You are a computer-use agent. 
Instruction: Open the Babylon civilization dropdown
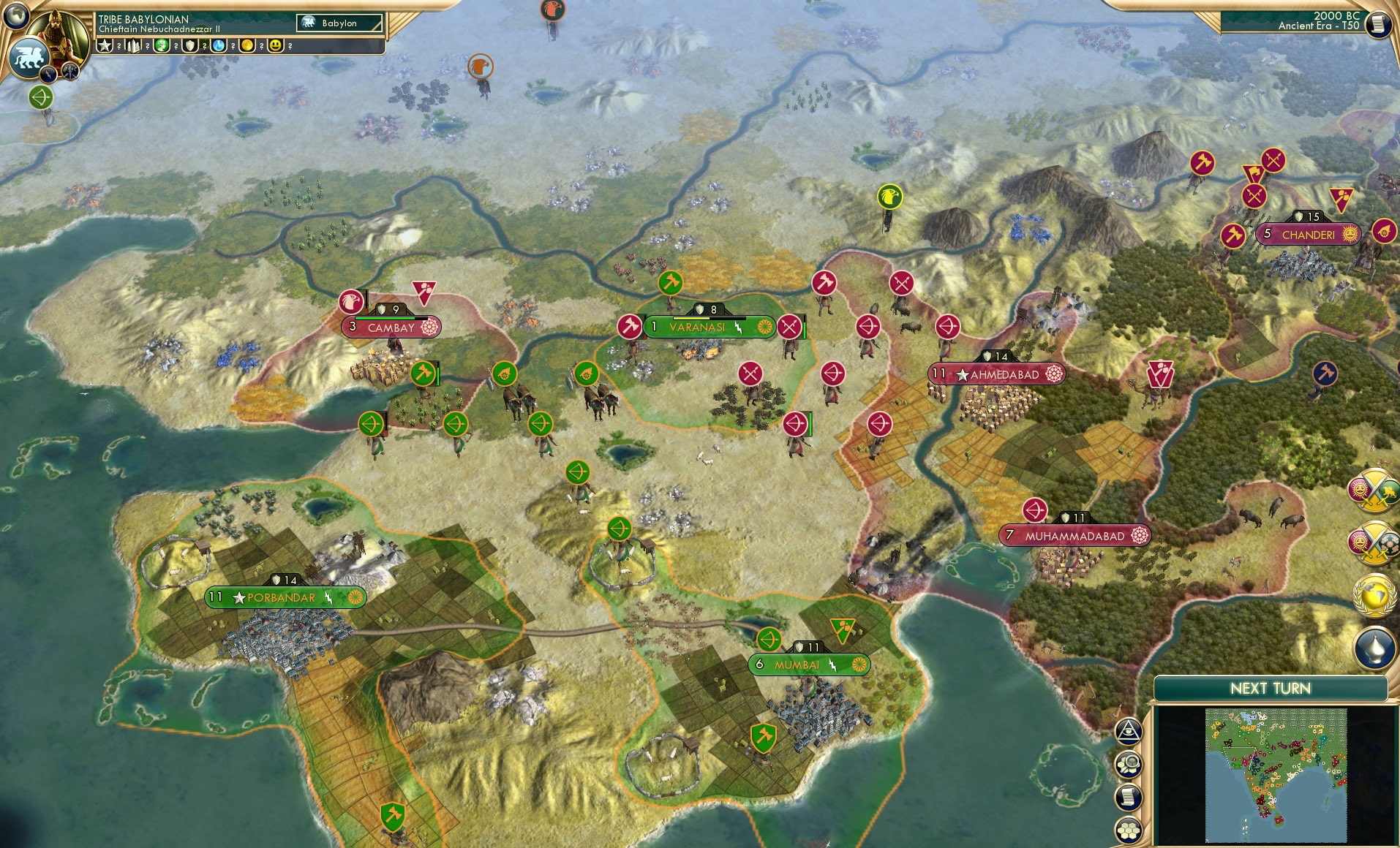pyautogui.click(x=339, y=23)
